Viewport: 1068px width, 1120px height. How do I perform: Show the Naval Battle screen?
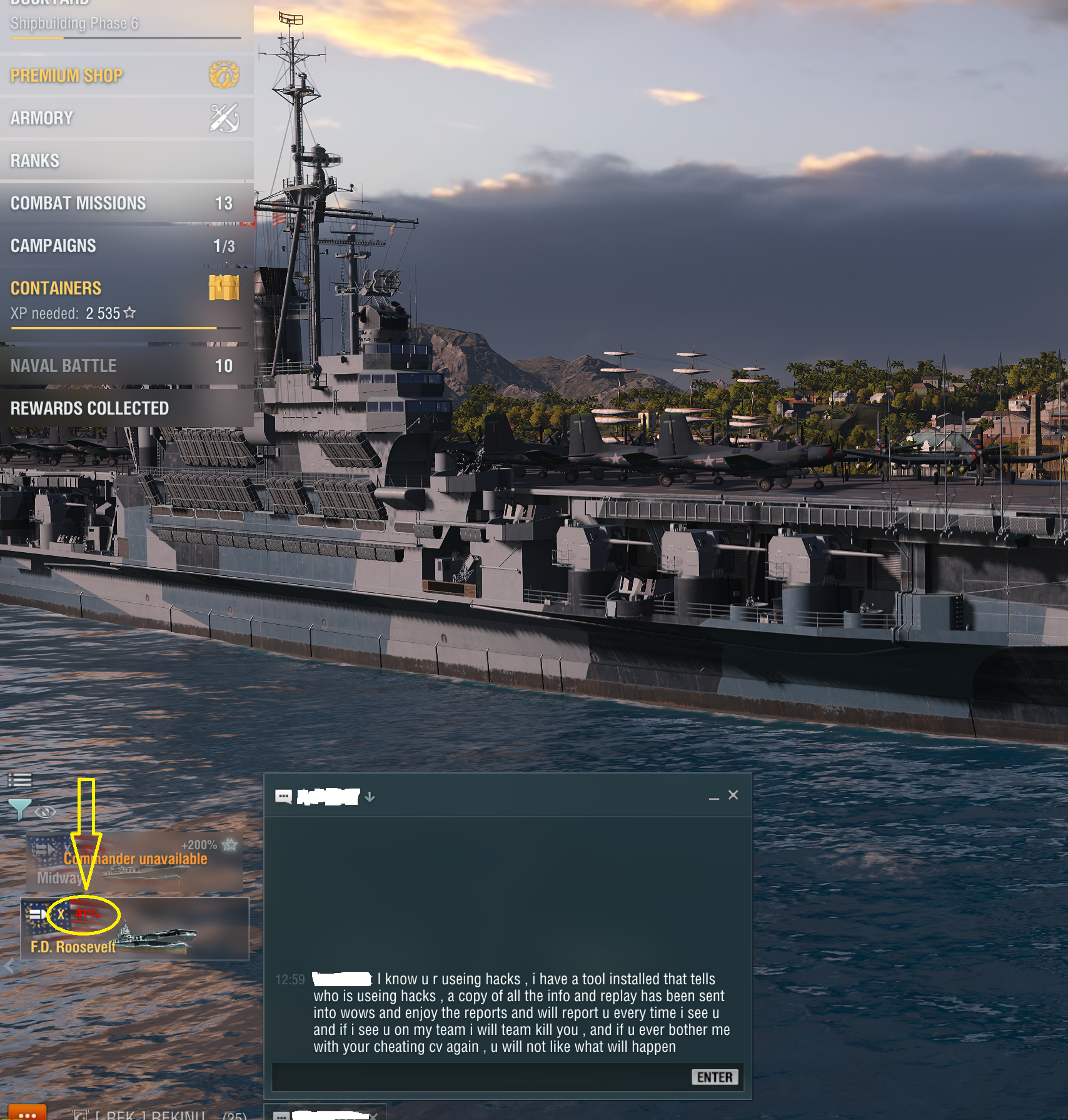125,366
